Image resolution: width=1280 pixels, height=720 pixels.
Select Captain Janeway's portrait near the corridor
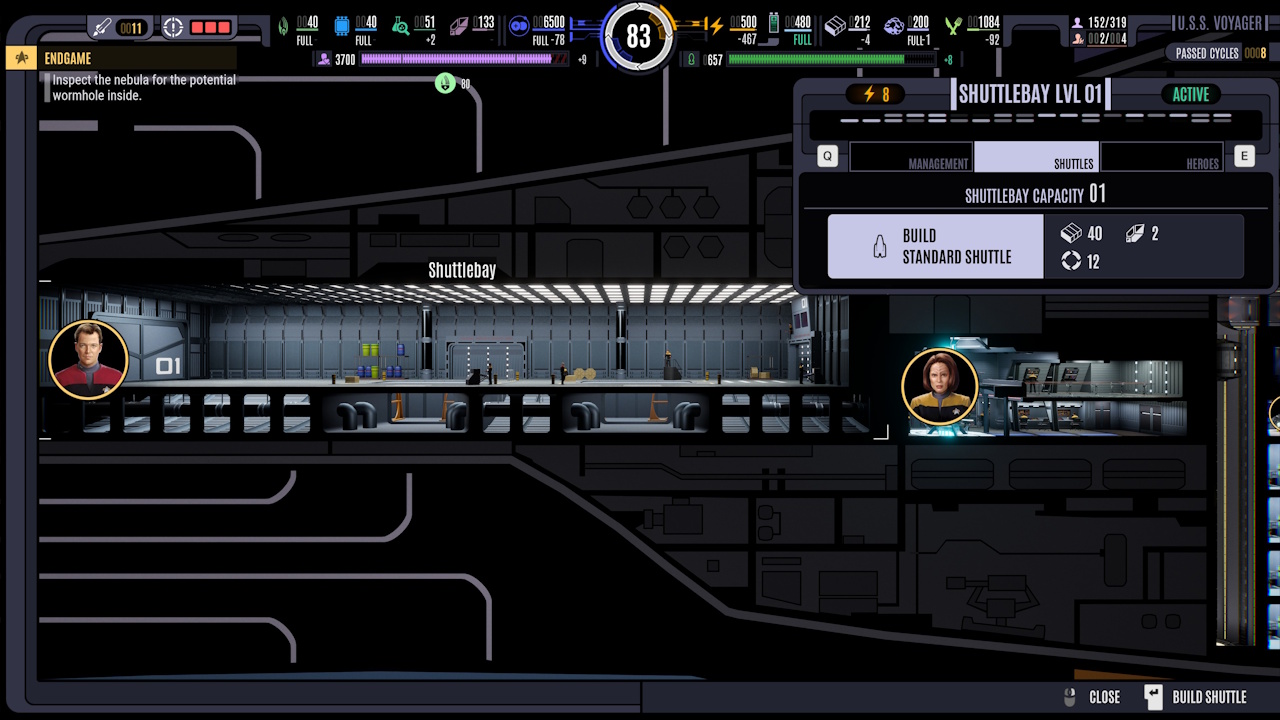[939, 386]
